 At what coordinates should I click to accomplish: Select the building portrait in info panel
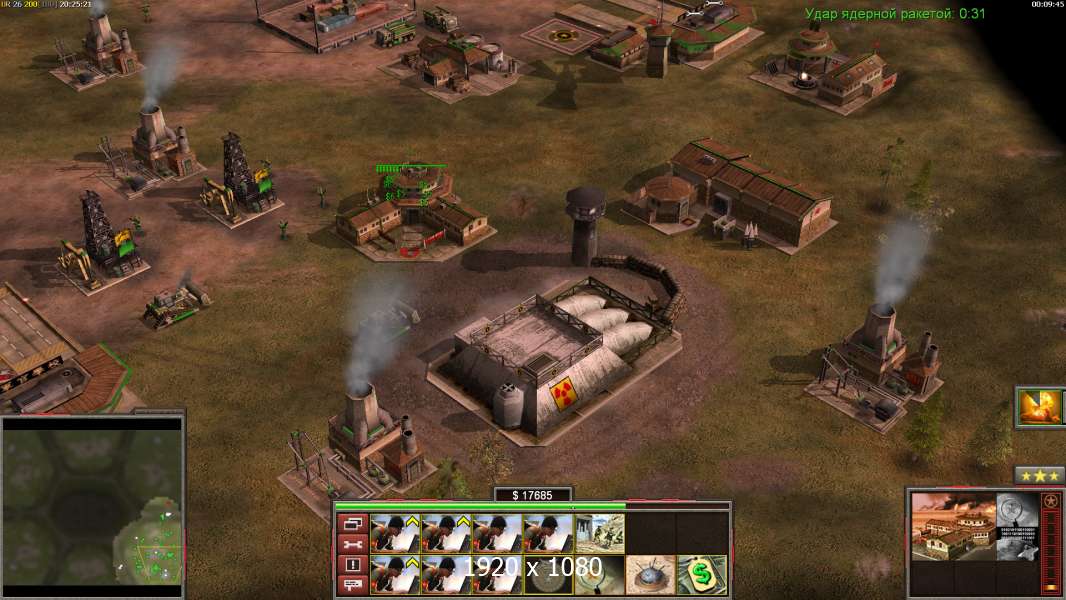coord(953,526)
